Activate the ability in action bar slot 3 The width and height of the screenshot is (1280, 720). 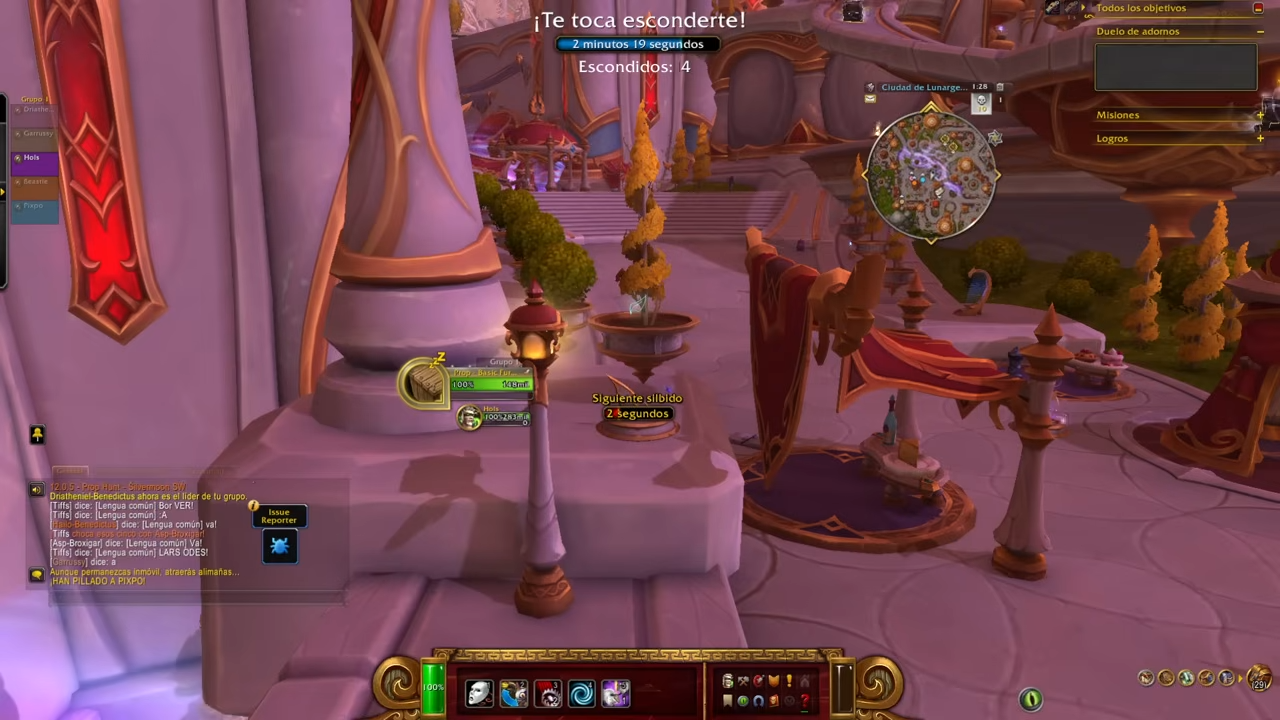coord(548,690)
